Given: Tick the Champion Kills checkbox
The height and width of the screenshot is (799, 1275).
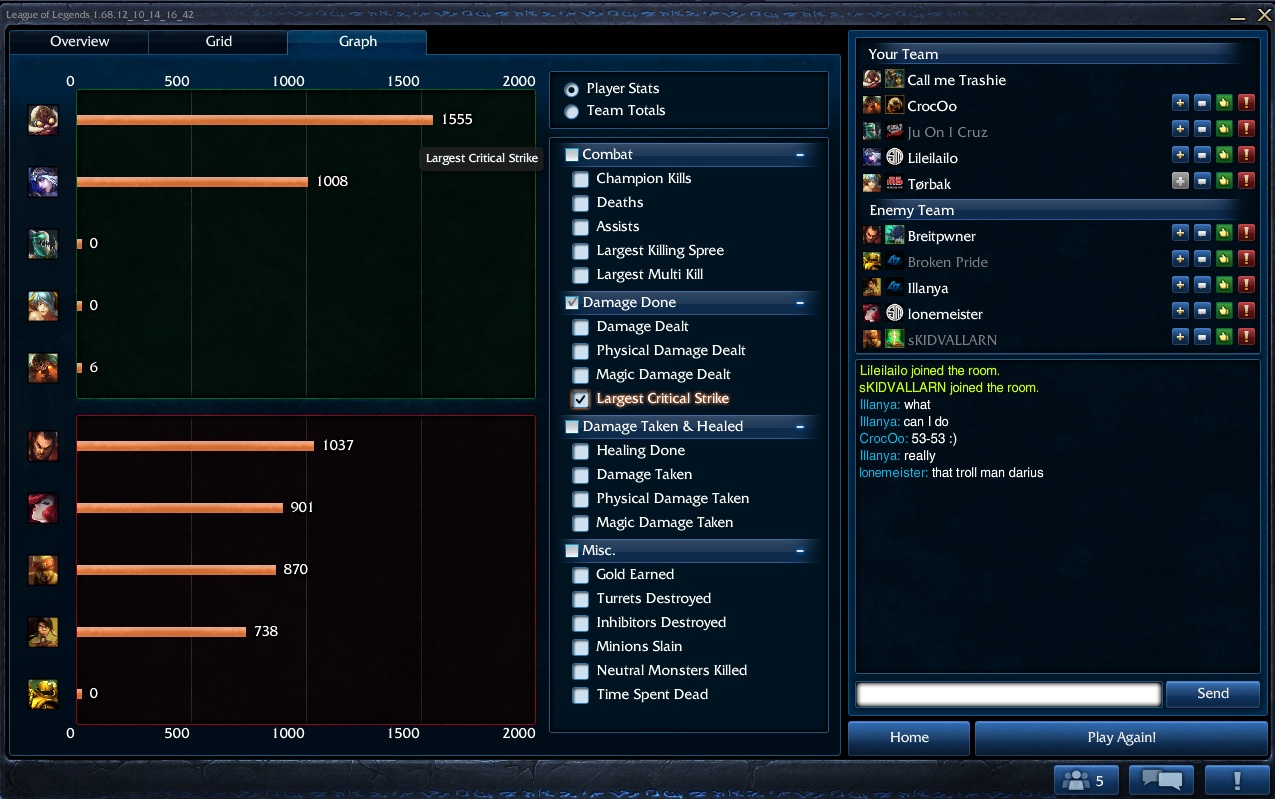Looking at the screenshot, I should click(x=580, y=179).
